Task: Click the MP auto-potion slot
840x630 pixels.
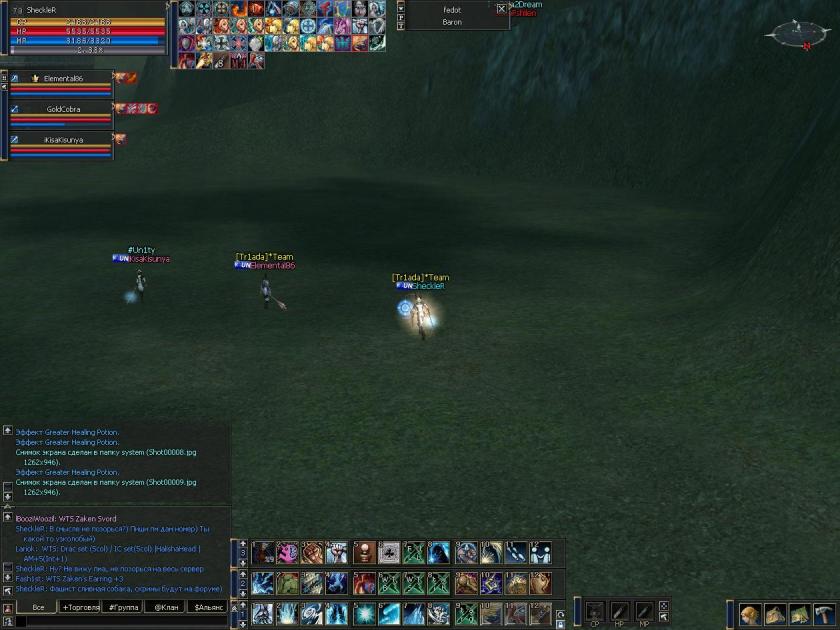Action: click(x=645, y=610)
